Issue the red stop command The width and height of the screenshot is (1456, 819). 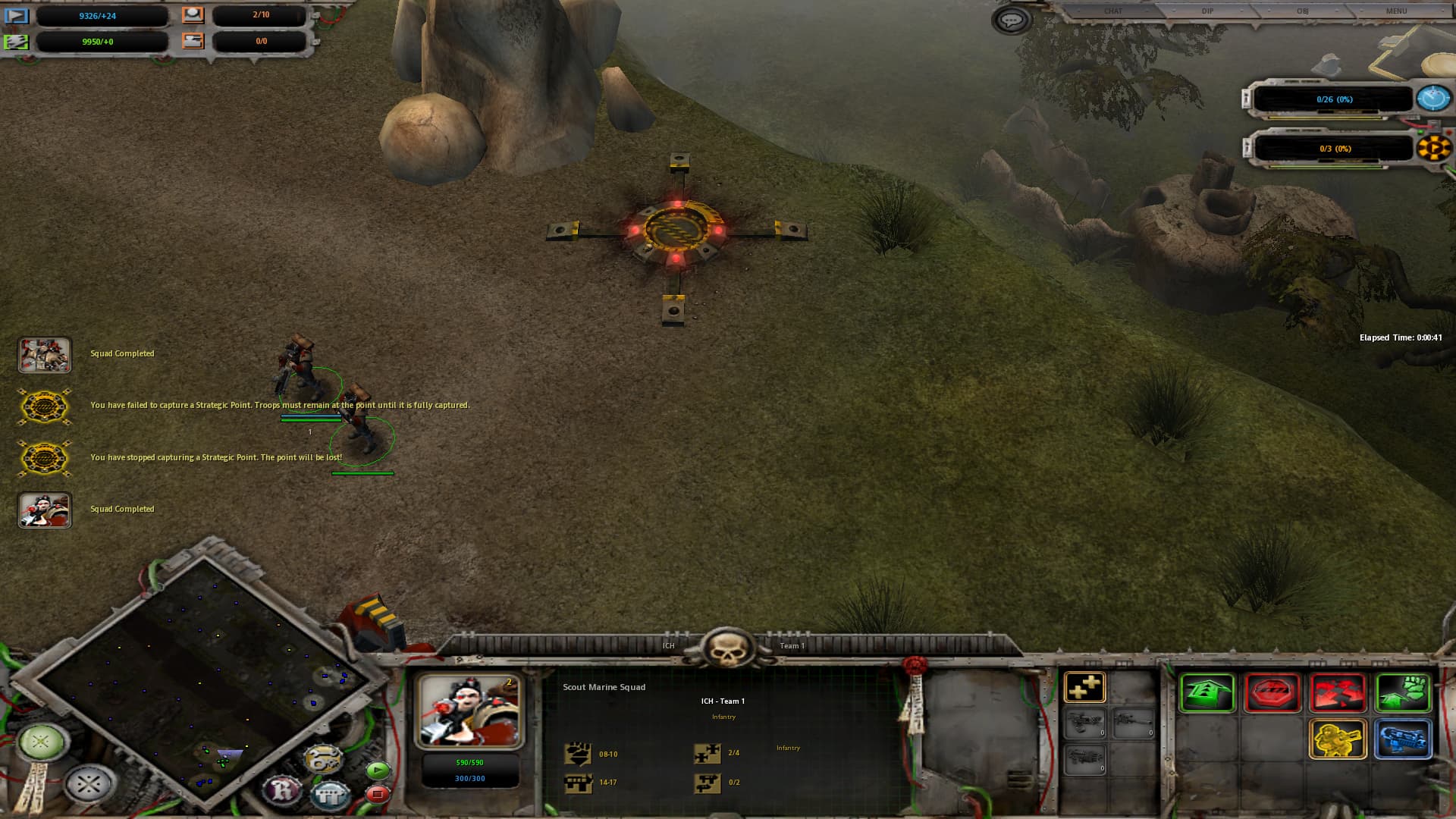[1272, 692]
